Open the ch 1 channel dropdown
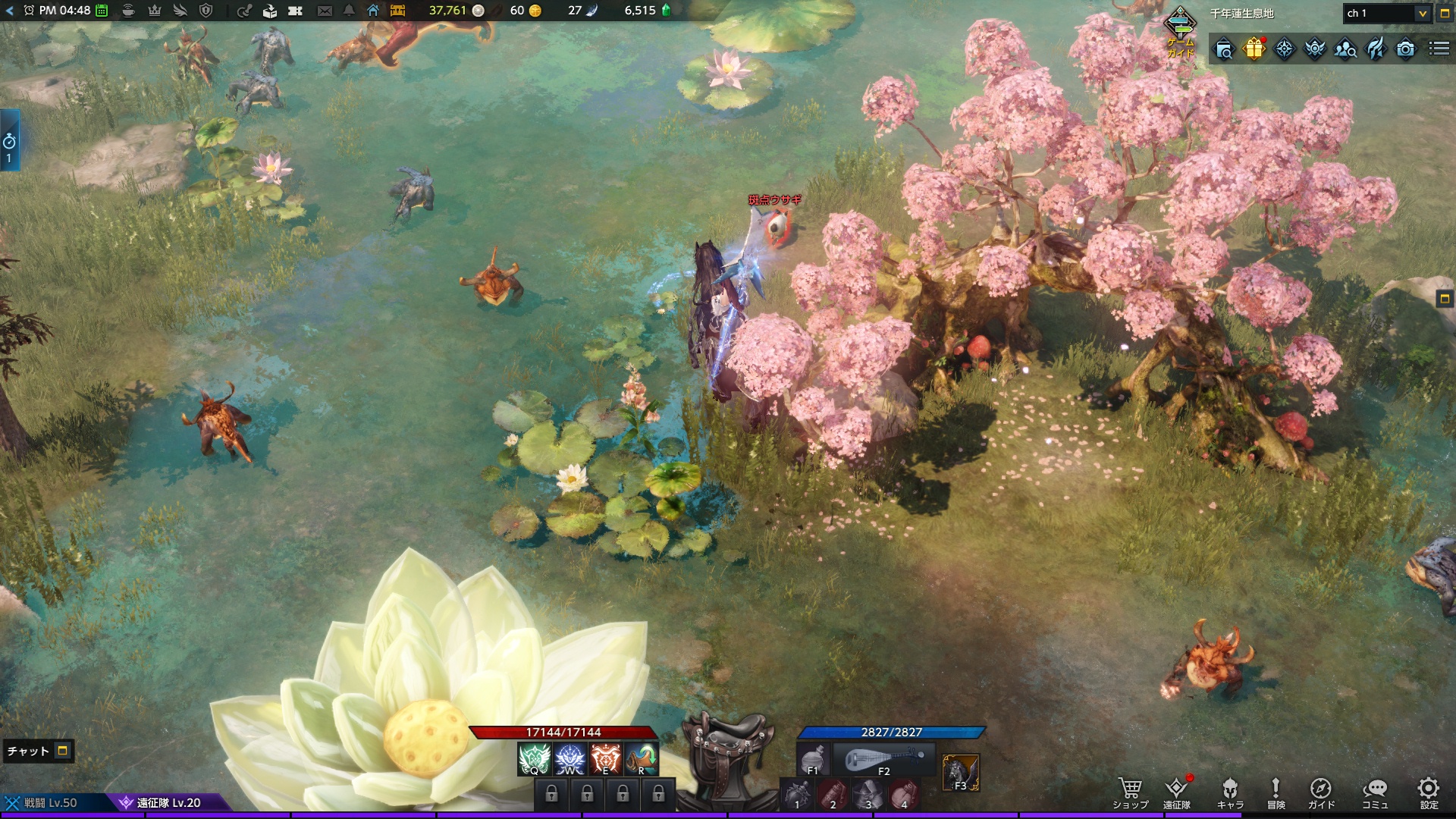This screenshot has height=819, width=1456. click(x=1422, y=14)
